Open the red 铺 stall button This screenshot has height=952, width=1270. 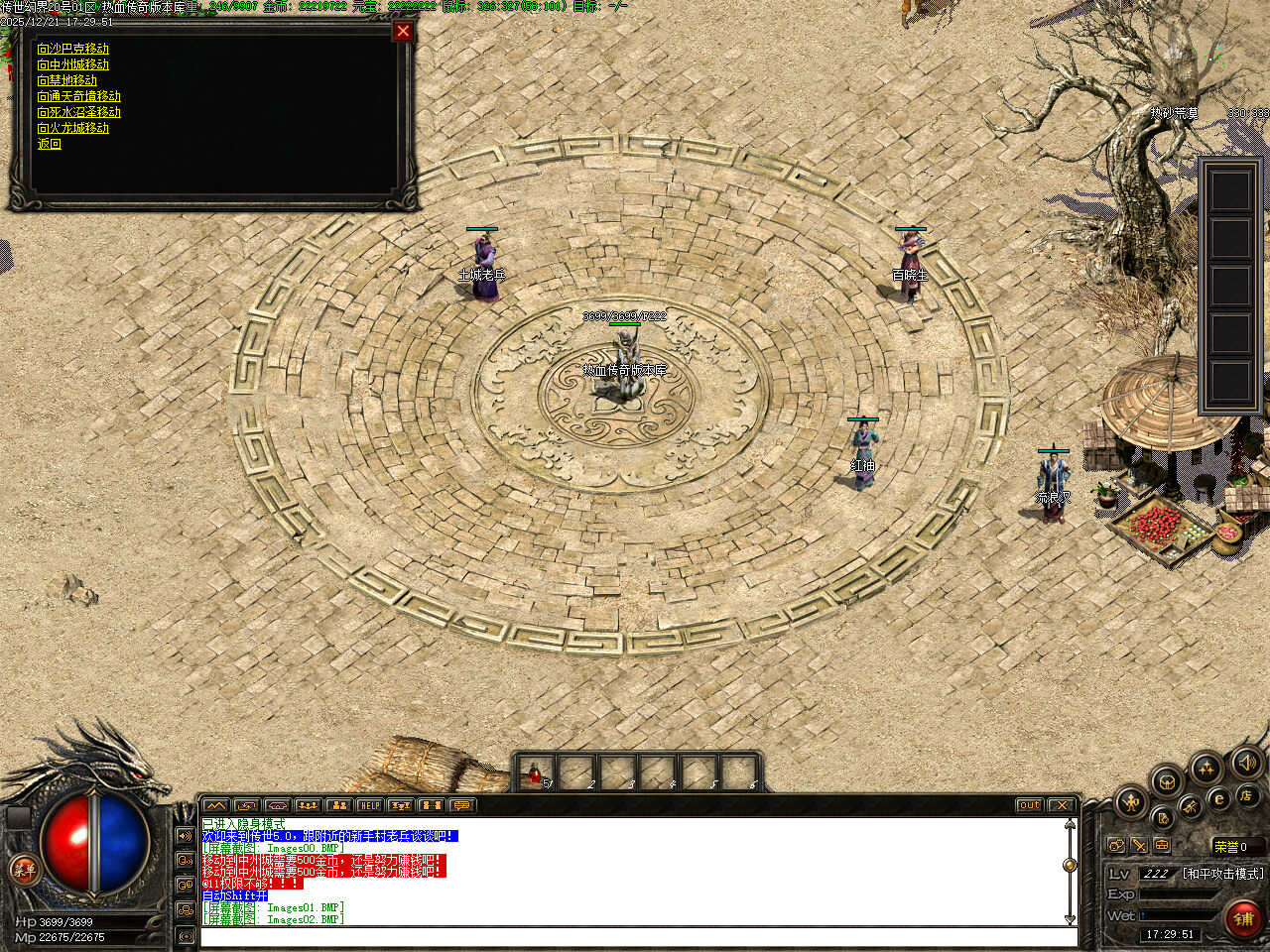point(1243,919)
